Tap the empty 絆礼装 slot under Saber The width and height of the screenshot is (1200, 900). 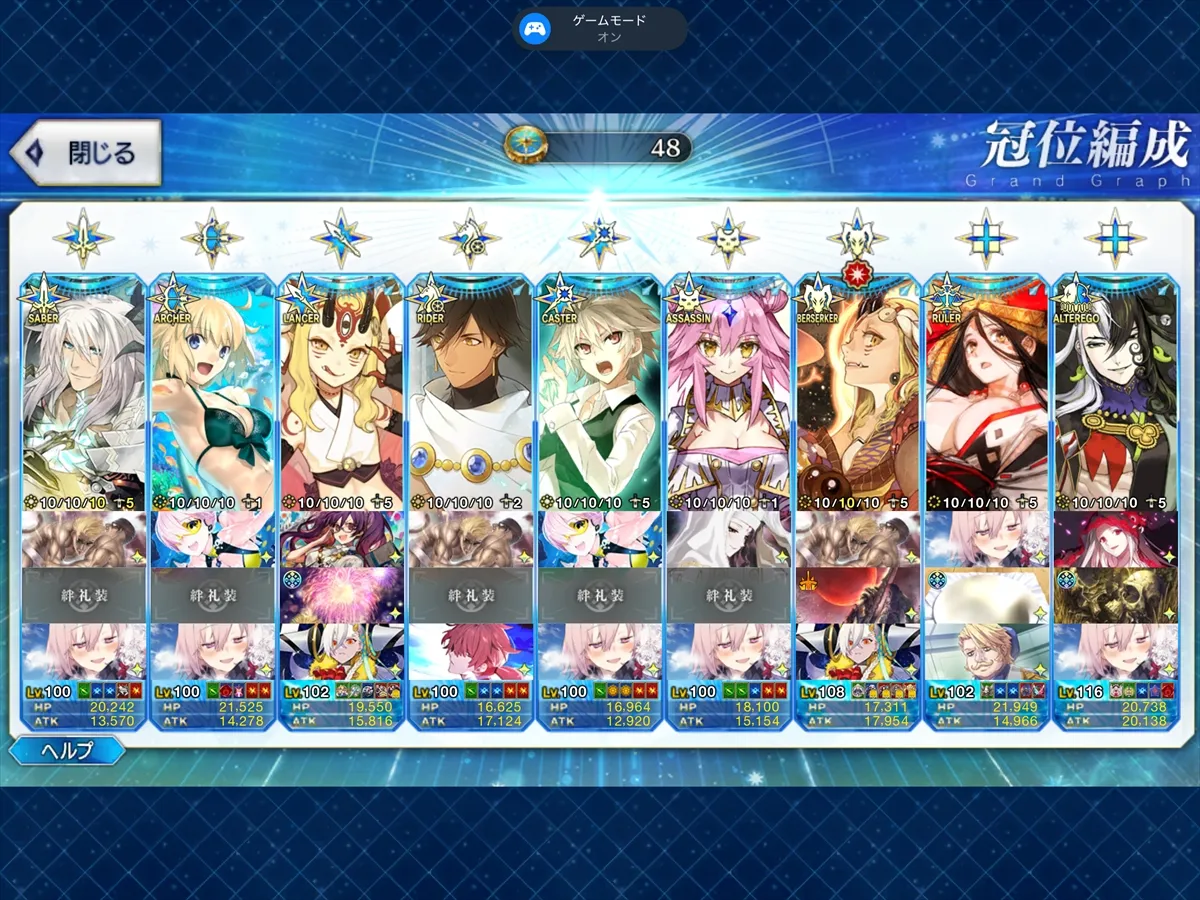(83, 595)
